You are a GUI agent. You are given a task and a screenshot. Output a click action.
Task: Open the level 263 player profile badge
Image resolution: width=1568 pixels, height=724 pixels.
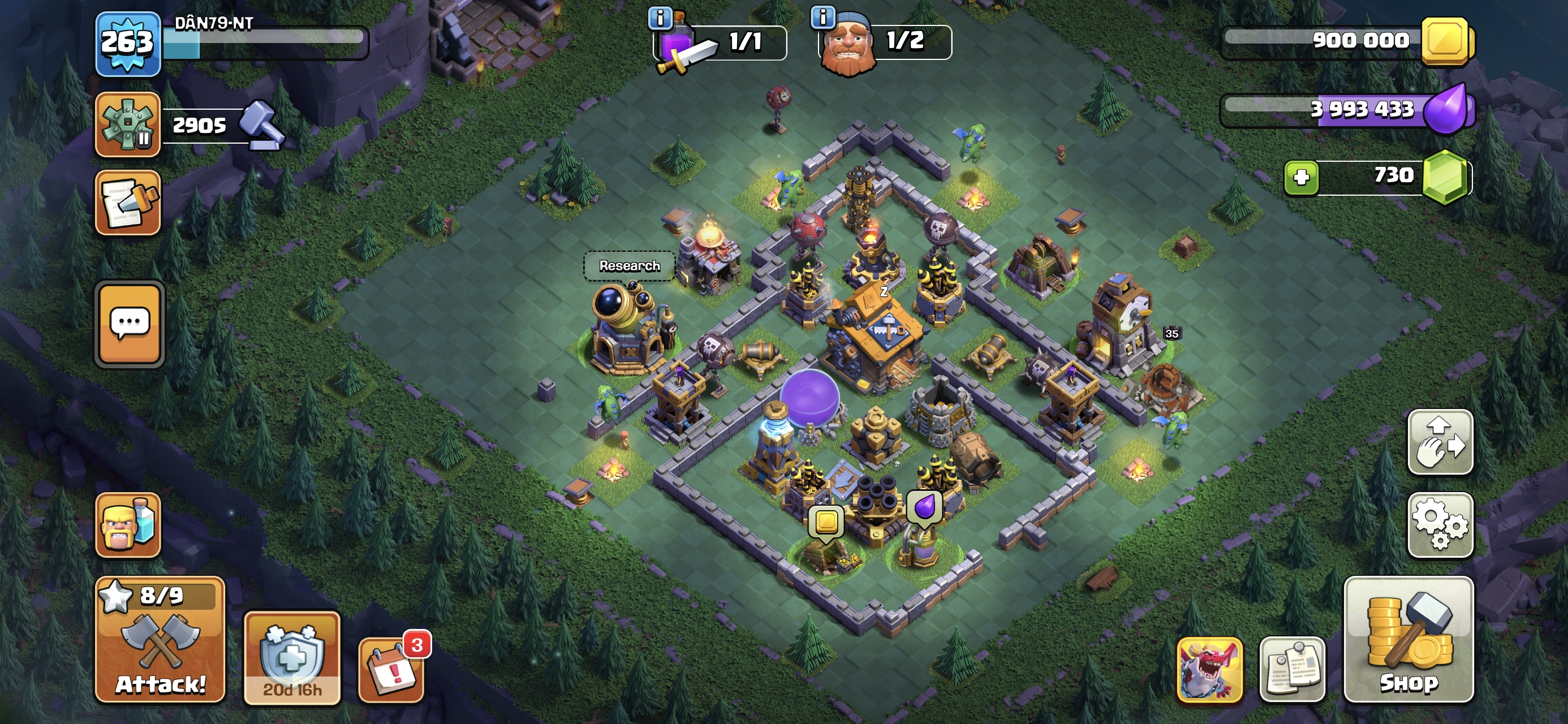(127, 43)
